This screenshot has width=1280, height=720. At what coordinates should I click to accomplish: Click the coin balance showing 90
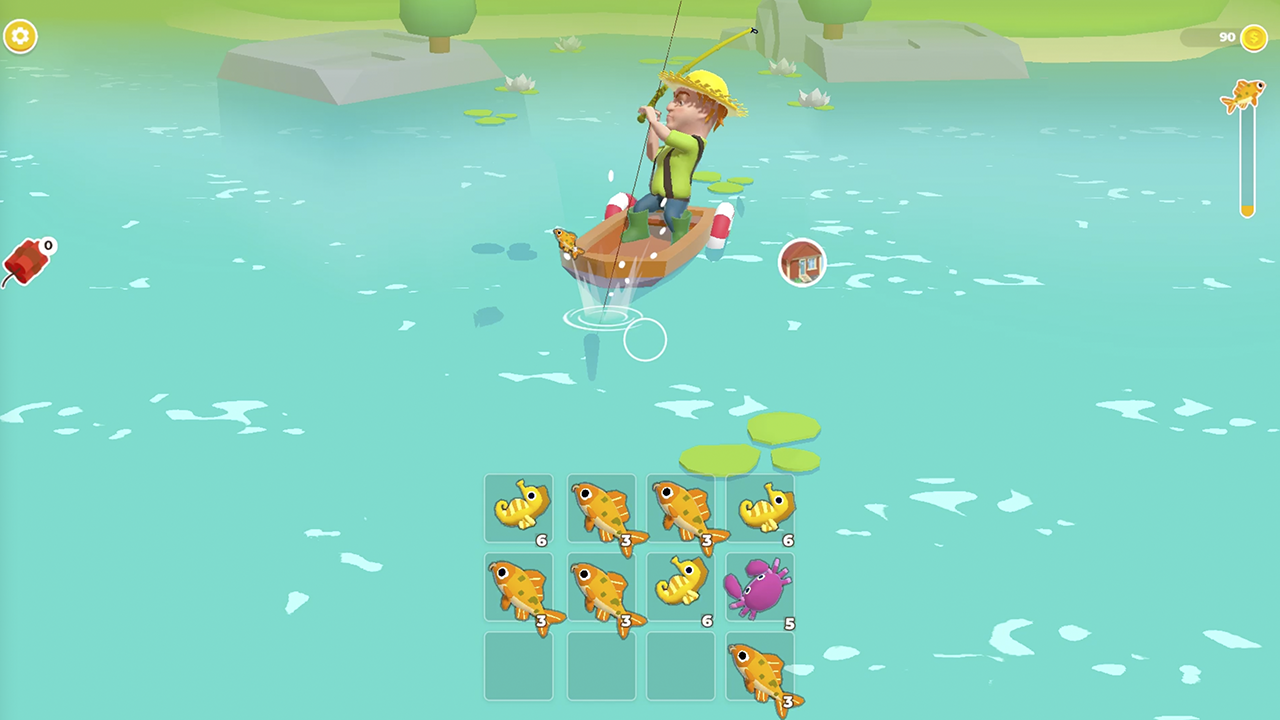tap(1226, 37)
